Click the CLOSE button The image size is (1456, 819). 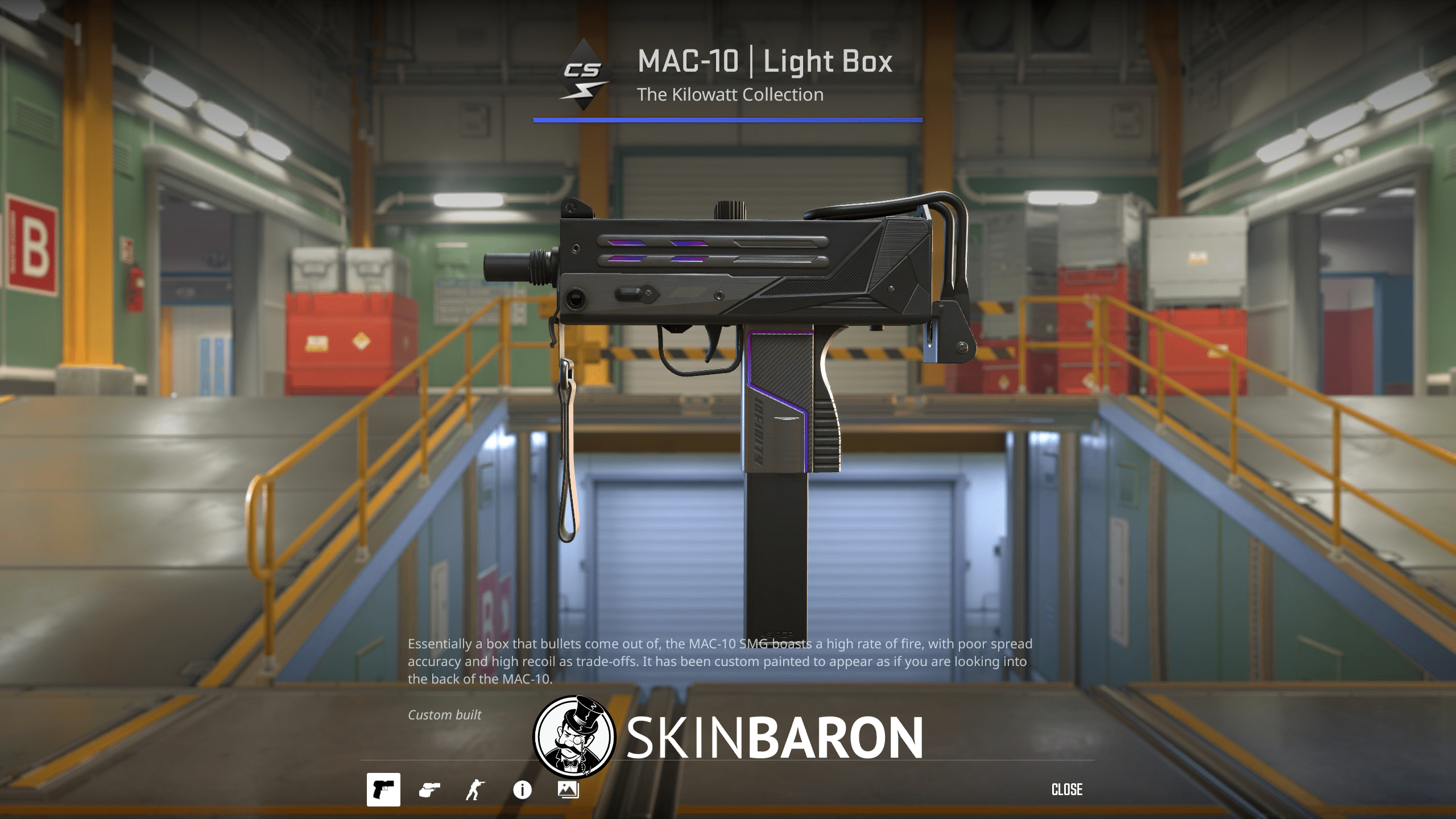click(x=1067, y=789)
